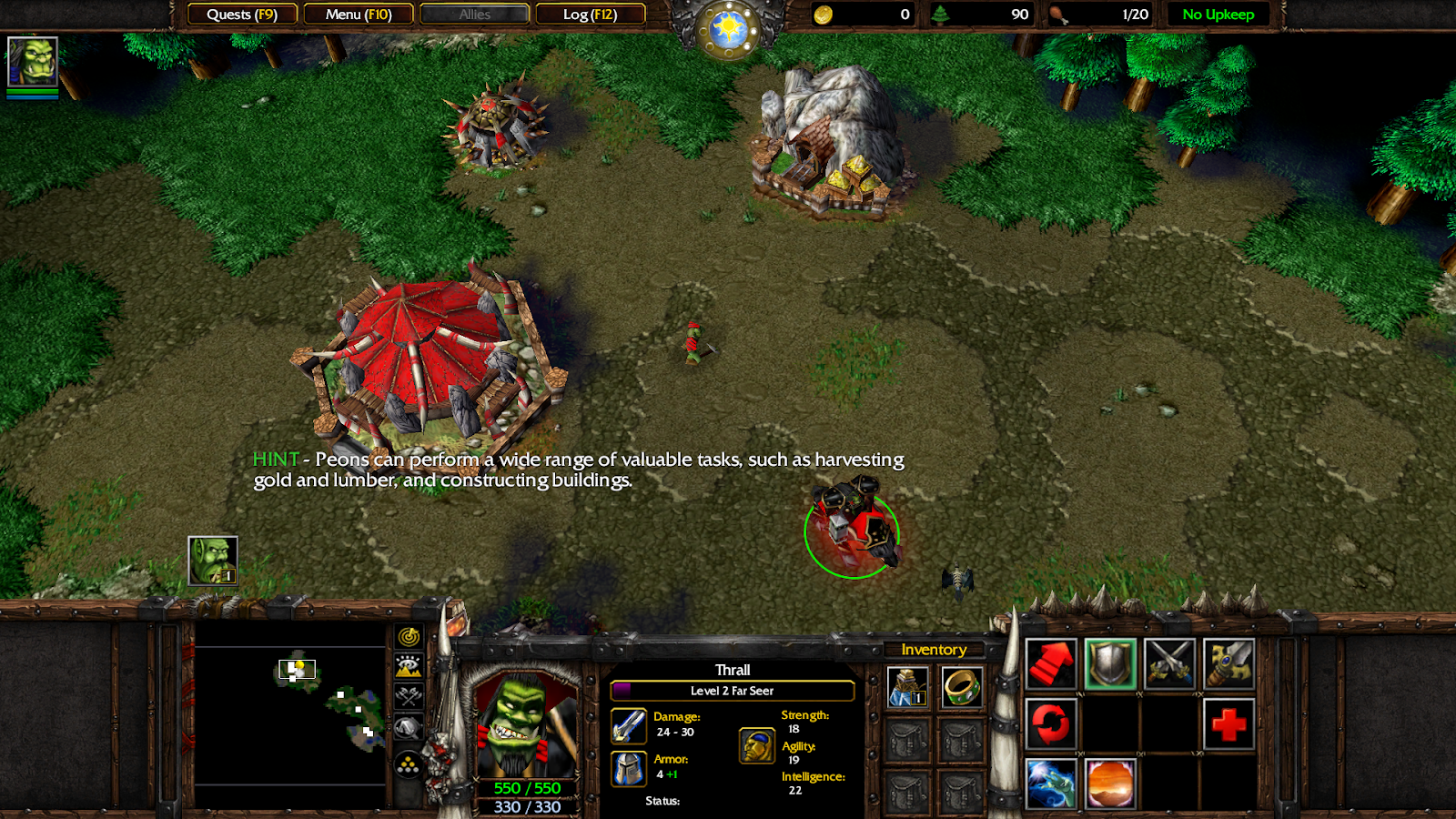Open the Quests (F9) menu

click(242, 15)
